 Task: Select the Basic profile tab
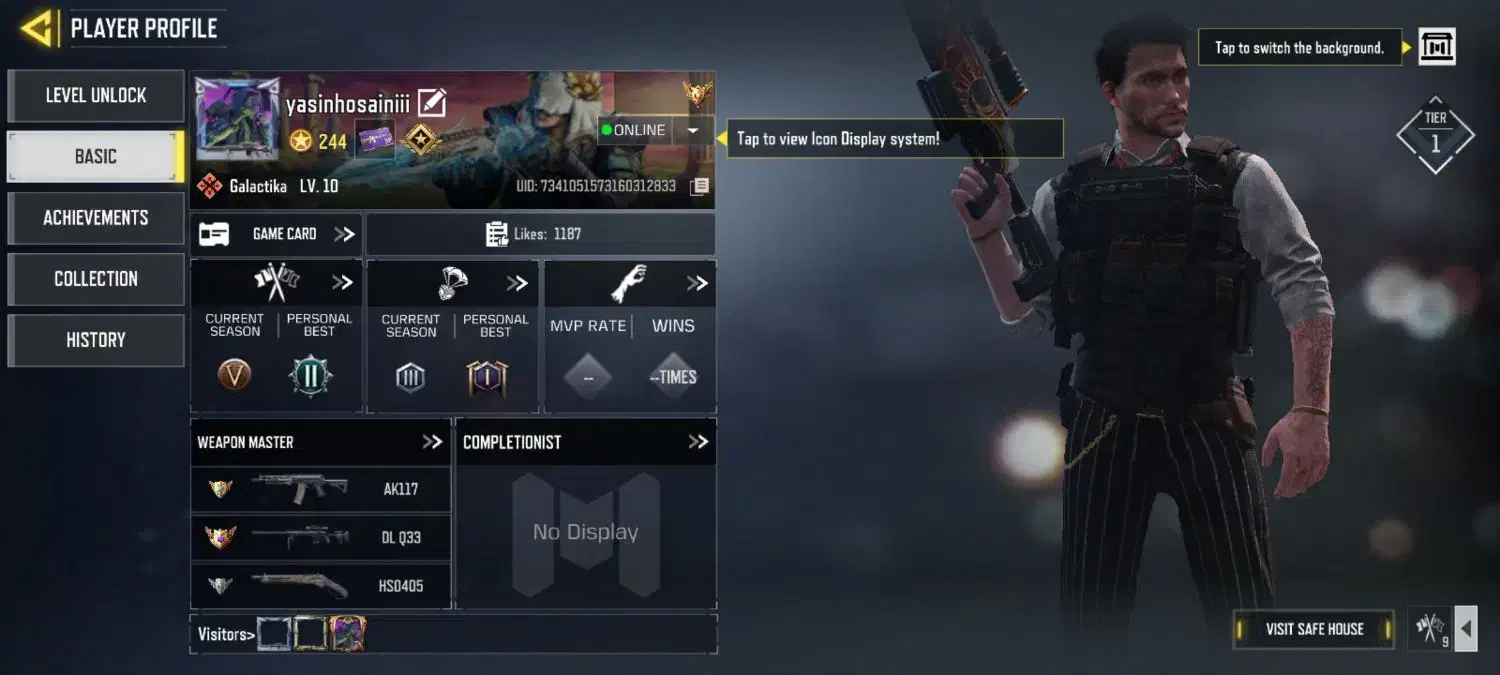pyautogui.click(x=96, y=157)
